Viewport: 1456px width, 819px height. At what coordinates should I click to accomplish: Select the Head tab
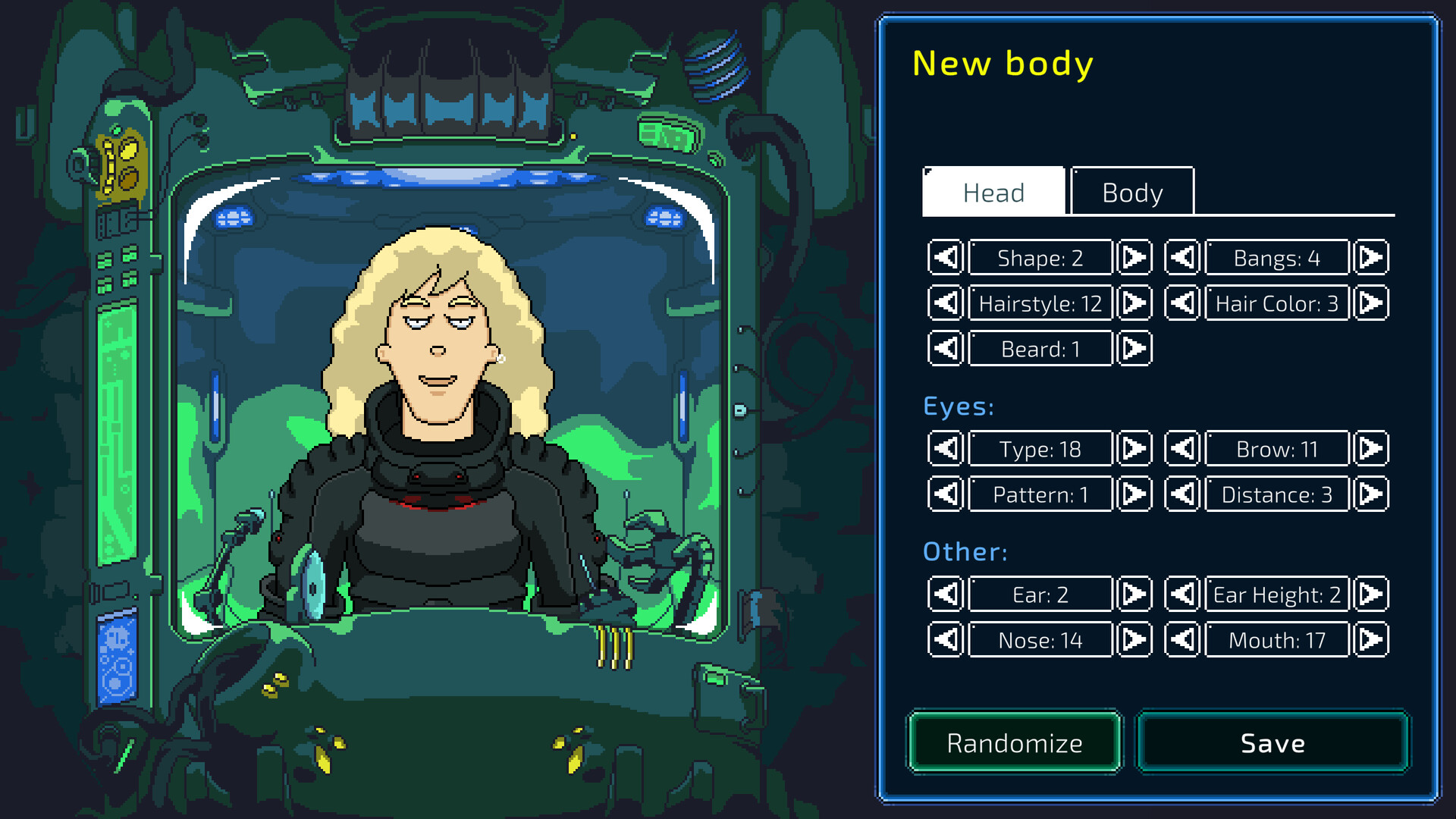pyautogui.click(x=993, y=192)
